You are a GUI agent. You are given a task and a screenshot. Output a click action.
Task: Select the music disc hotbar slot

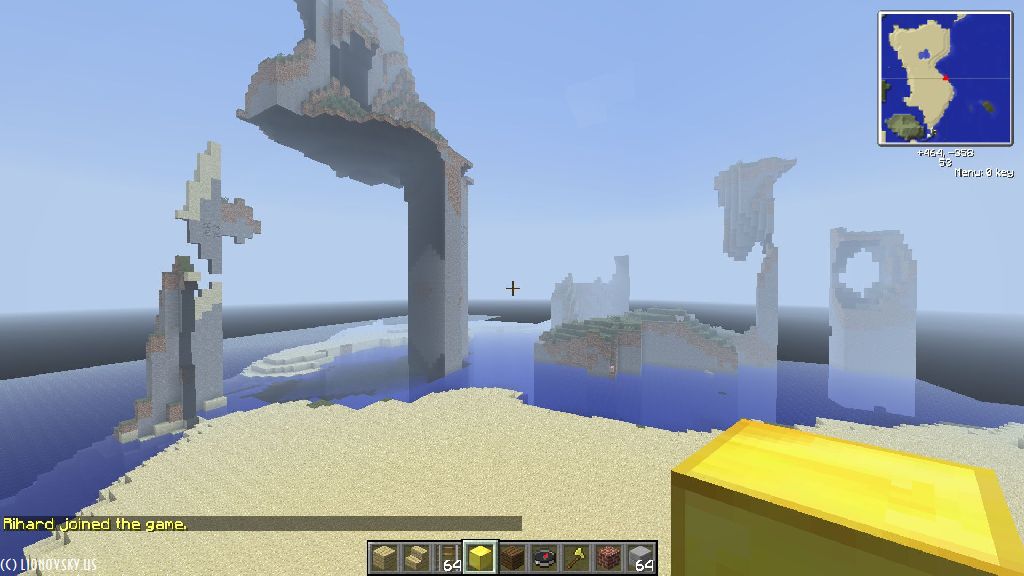click(544, 557)
